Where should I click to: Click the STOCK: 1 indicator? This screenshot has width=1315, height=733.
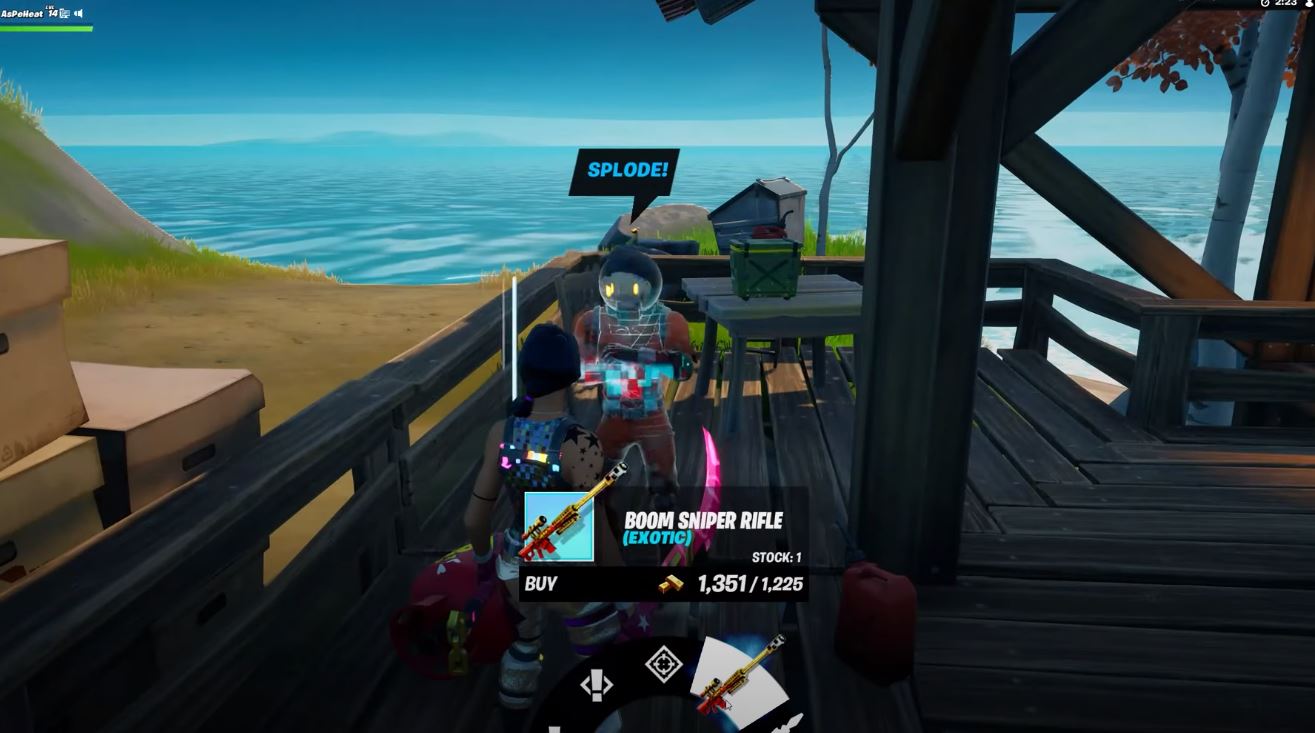[x=774, y=556]
